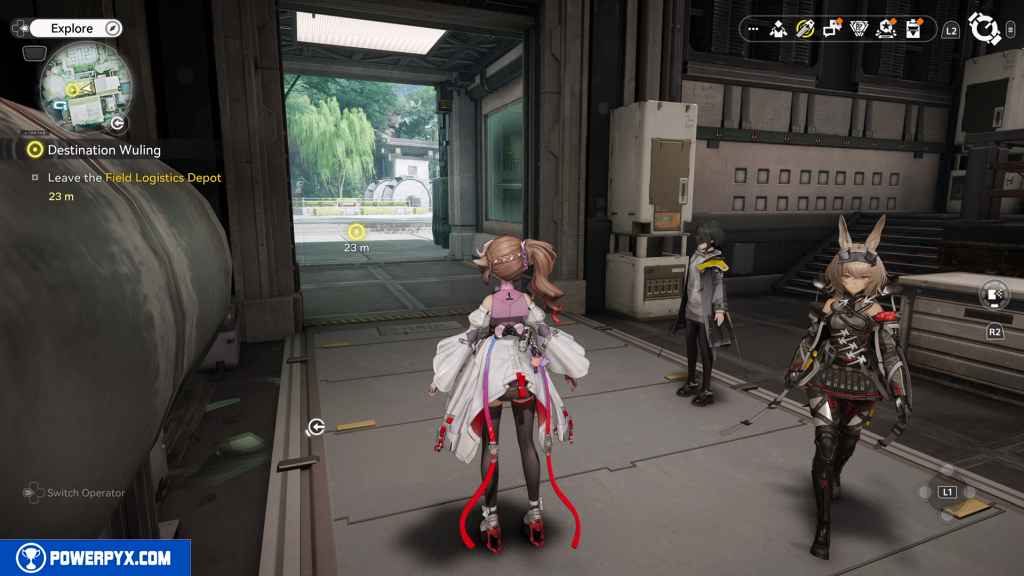
Task: Open the star medal icon
Action: pos(885,29)
